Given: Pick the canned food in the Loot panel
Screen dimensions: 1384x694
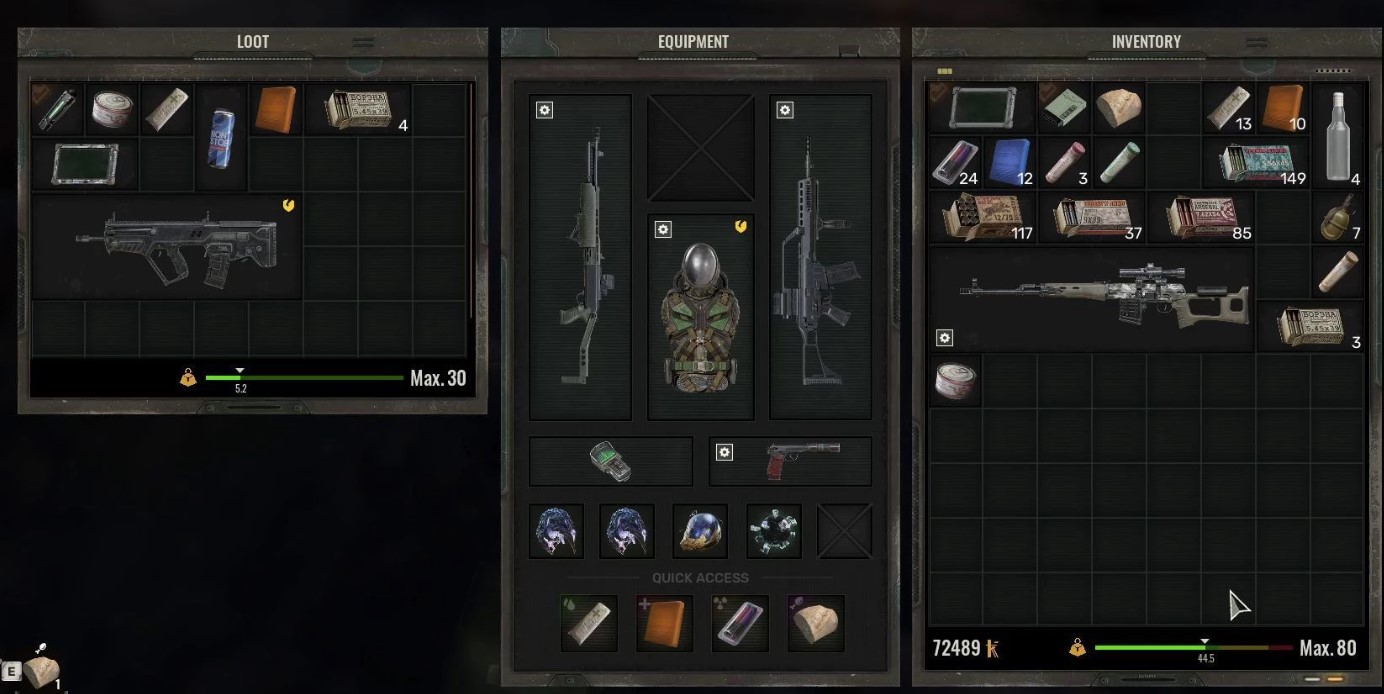Looking at the screenshot, I should click(x=113, y=109).
